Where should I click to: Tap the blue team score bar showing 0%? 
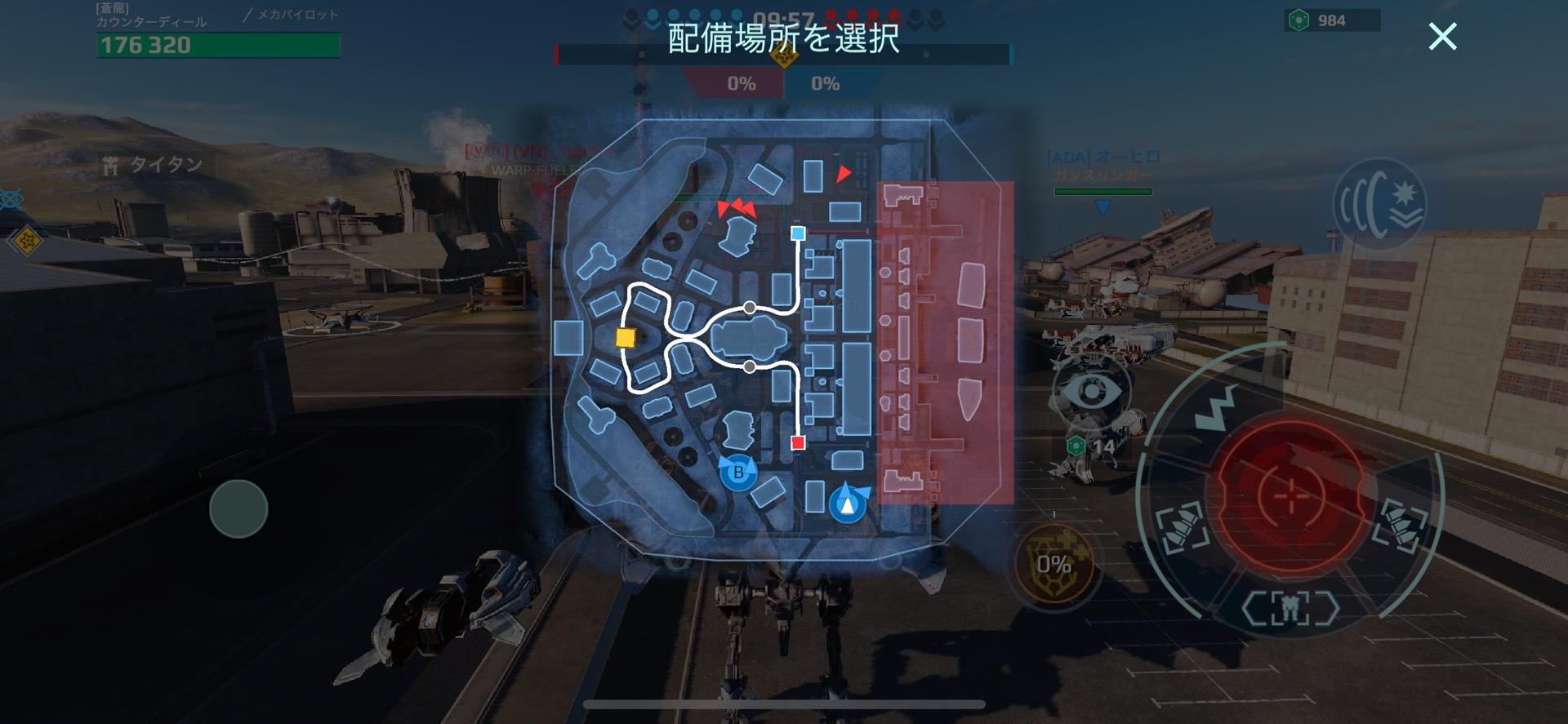pos(827,83)
